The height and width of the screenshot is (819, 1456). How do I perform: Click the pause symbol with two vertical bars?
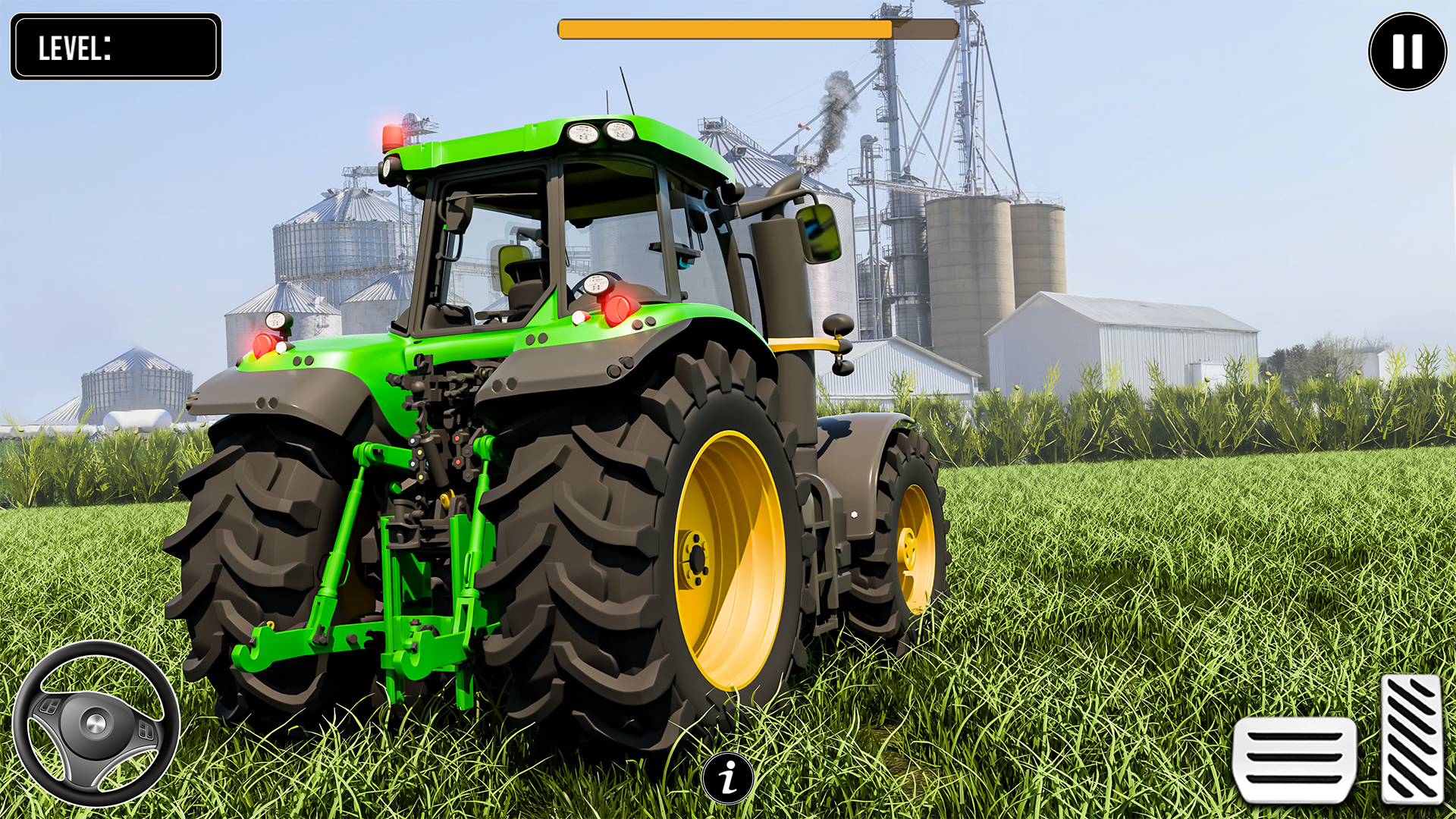coord(1408,50)
